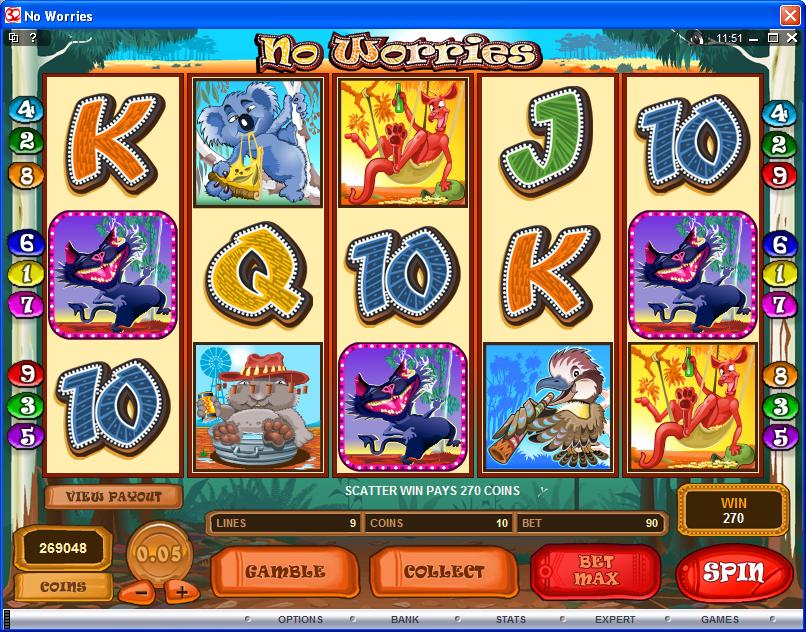Increase coin size with the plus button

pos(177,591)
